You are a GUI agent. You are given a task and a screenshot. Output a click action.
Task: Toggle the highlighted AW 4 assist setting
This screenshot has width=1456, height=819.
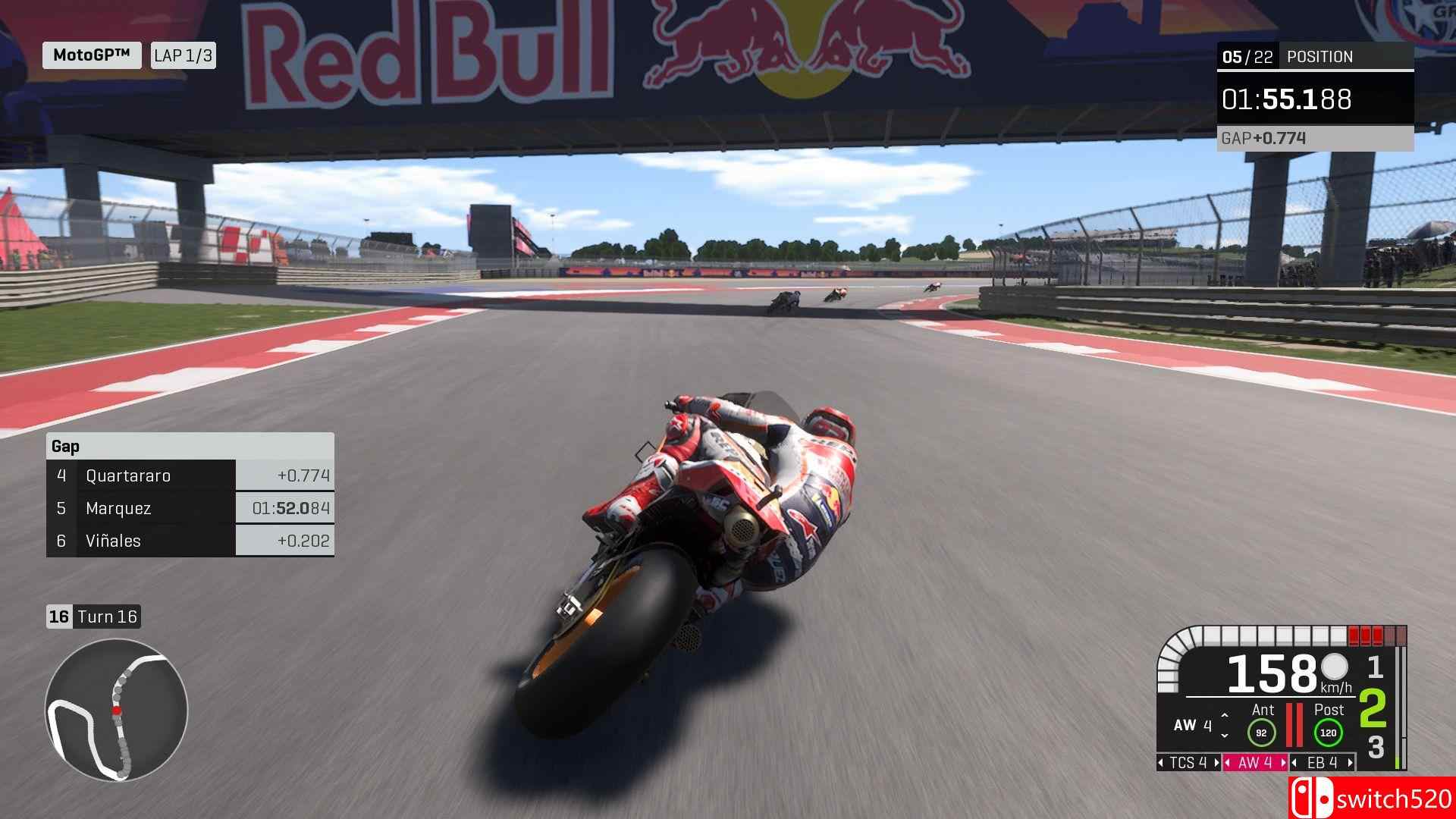1257,762
